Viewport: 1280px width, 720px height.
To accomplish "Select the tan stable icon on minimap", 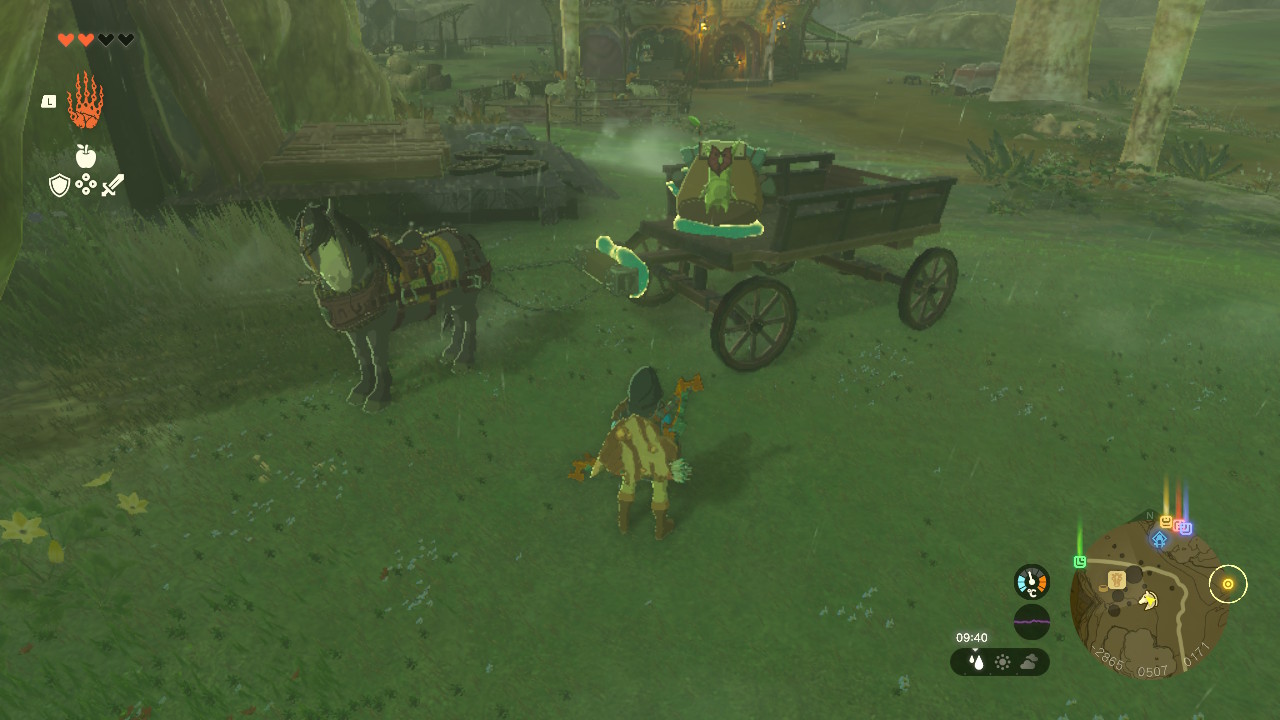I will pyautogui.click(x=1117, y=579).
